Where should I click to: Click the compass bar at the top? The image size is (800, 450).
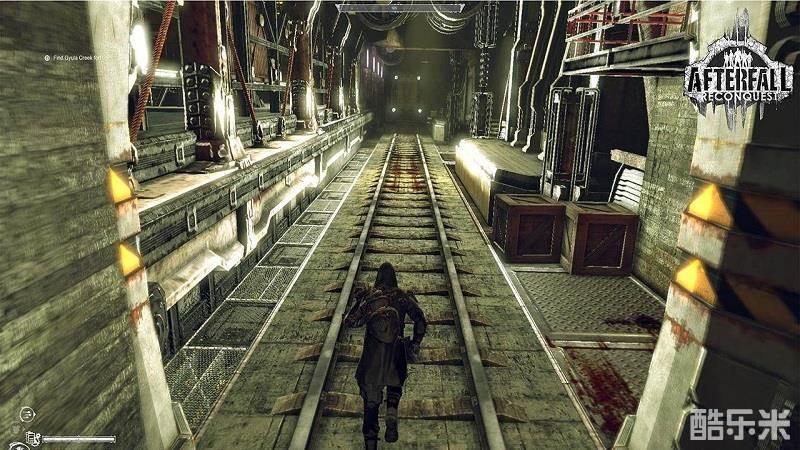[398, 9]
